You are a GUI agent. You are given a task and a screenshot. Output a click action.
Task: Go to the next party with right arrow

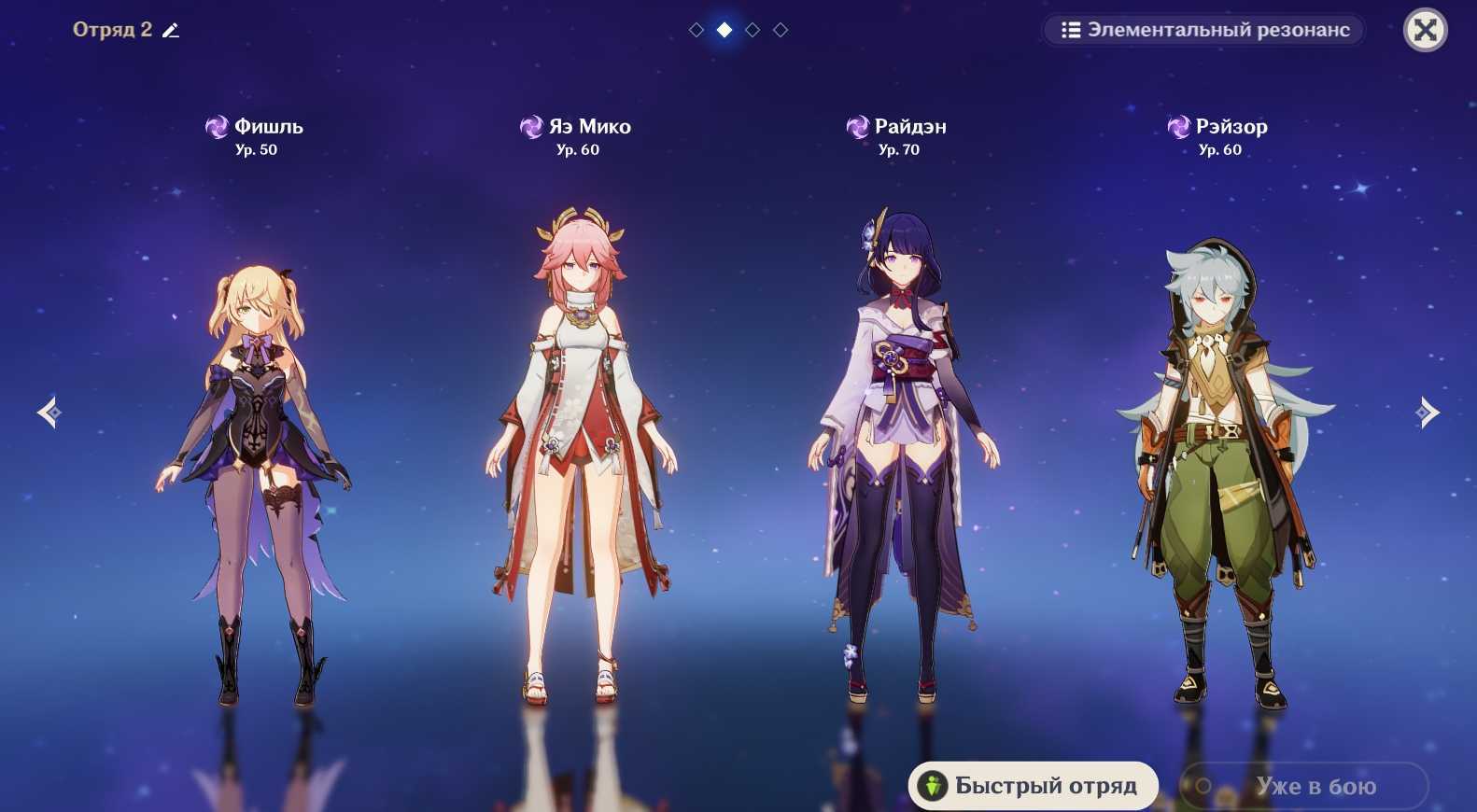click(x=1428, y=412)
